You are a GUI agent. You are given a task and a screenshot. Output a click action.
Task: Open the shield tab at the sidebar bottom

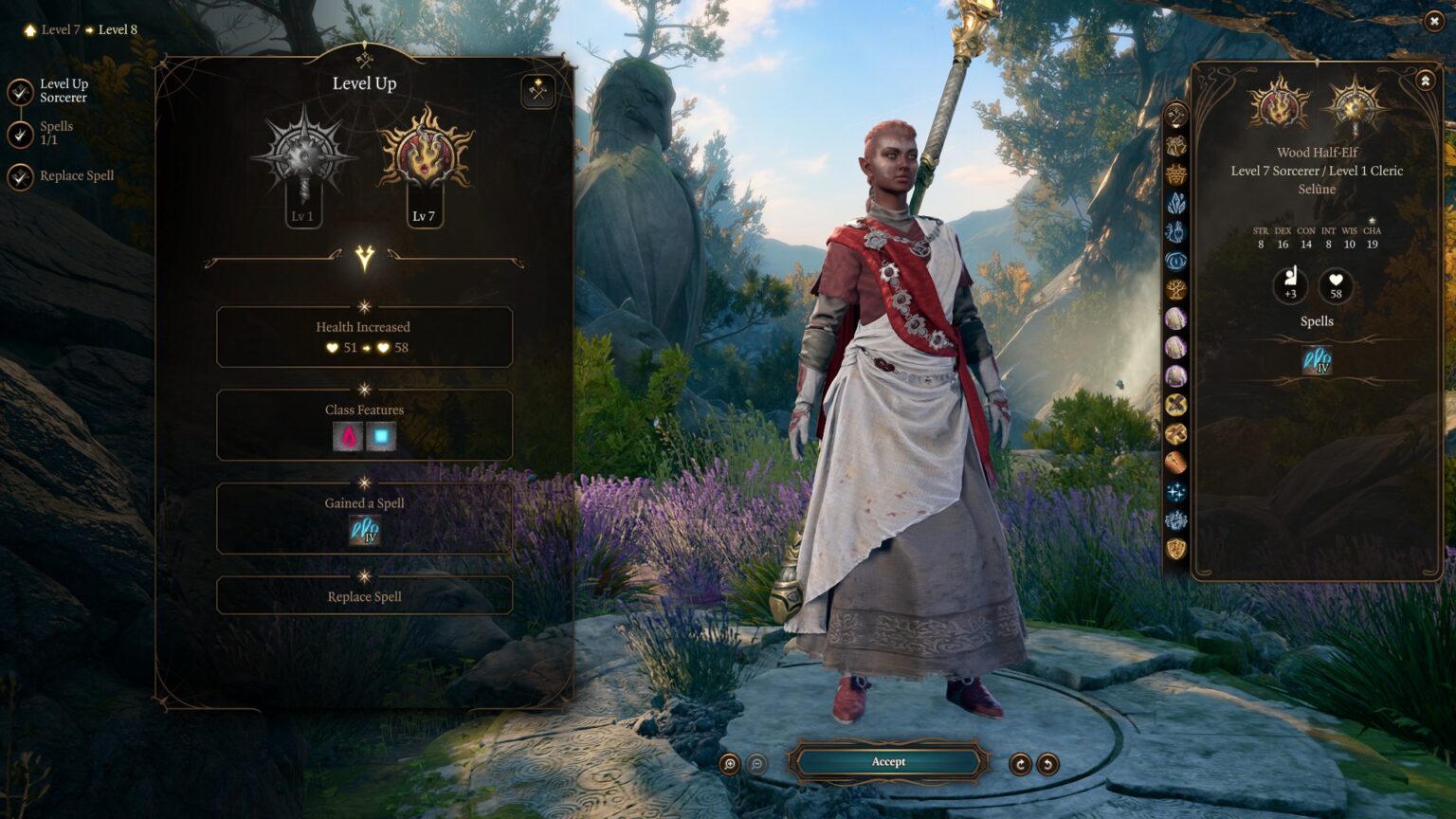click(x=1176, y=549)
